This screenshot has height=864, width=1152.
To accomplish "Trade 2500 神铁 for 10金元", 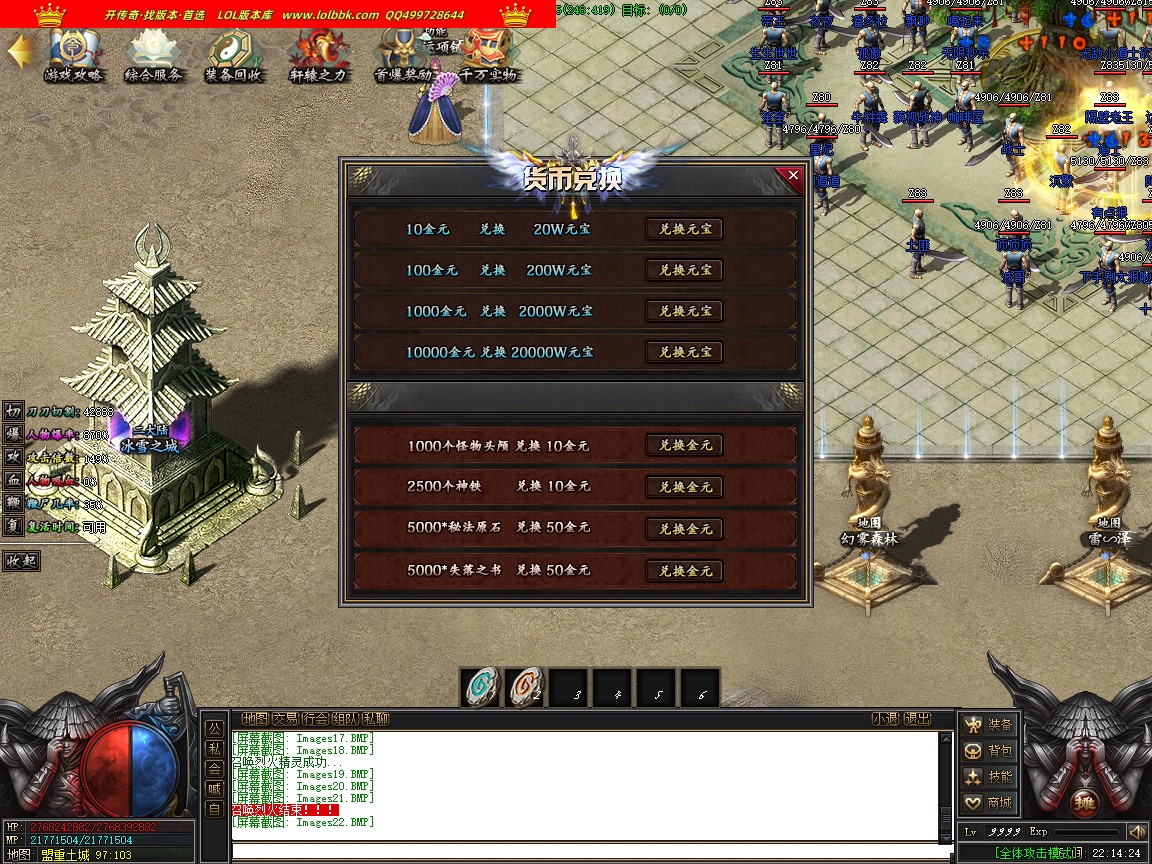I will coord(684,487).
